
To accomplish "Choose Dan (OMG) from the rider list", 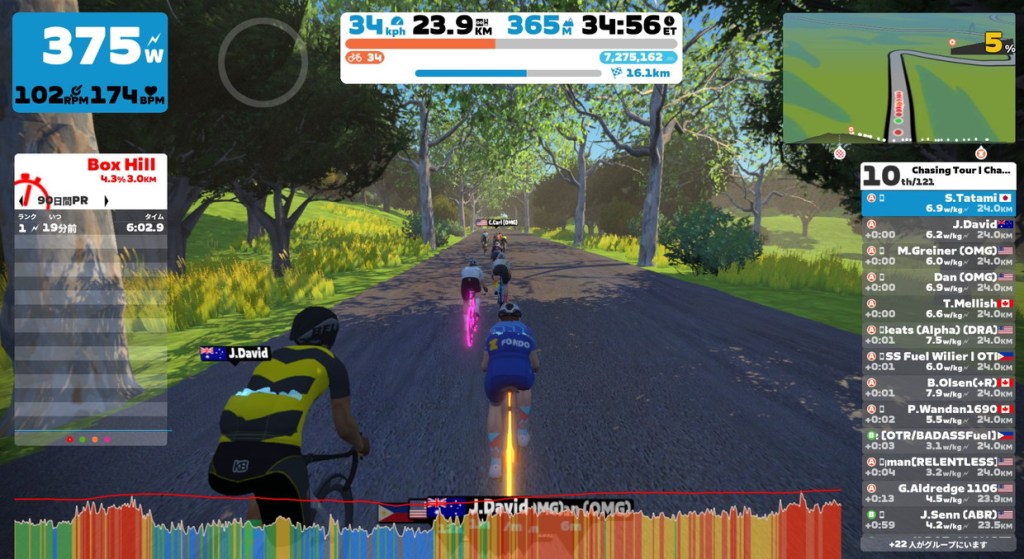I will tap(938, 281).
